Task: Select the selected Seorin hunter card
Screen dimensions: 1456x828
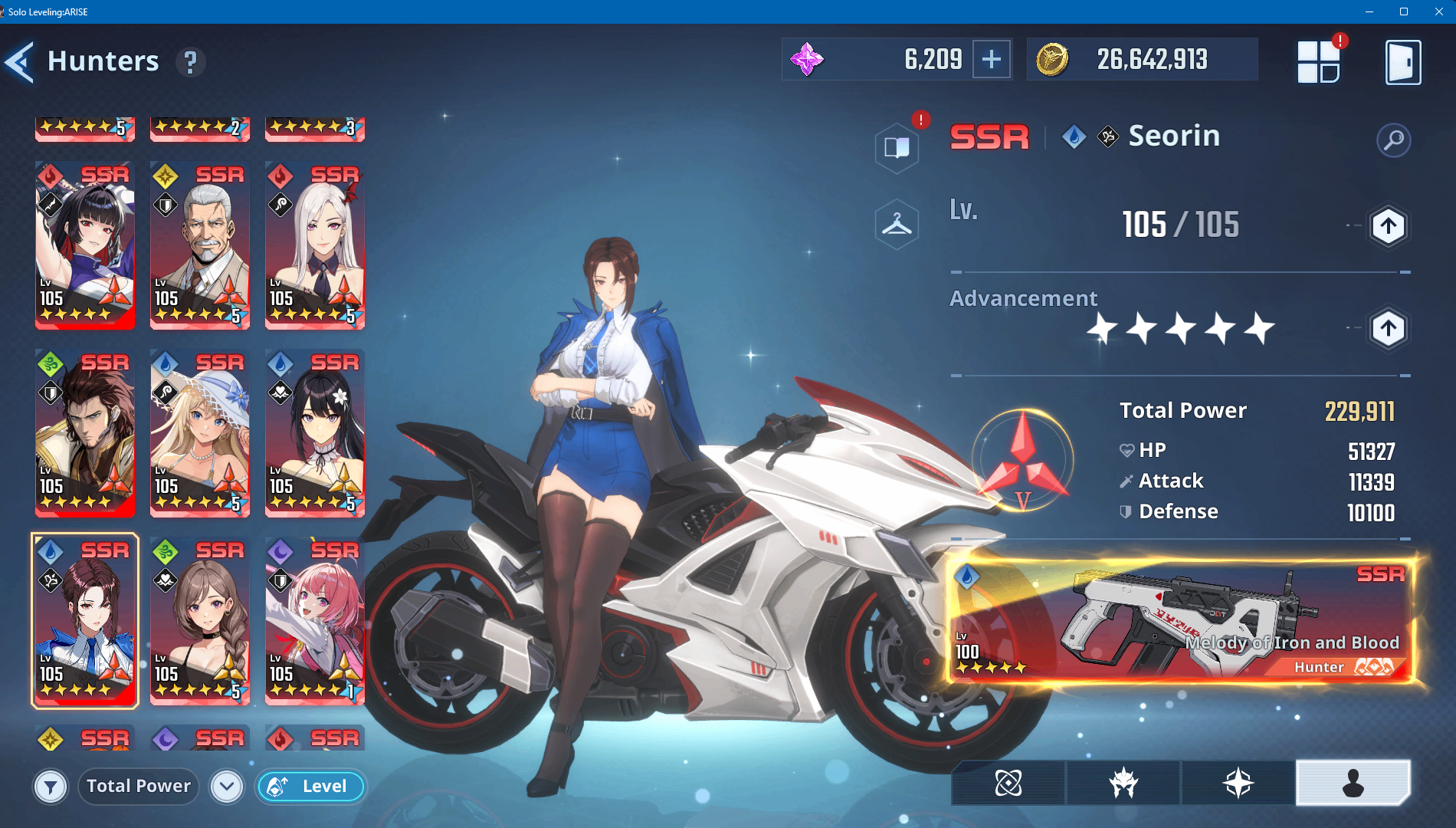Action: click(x=85, y=620)
